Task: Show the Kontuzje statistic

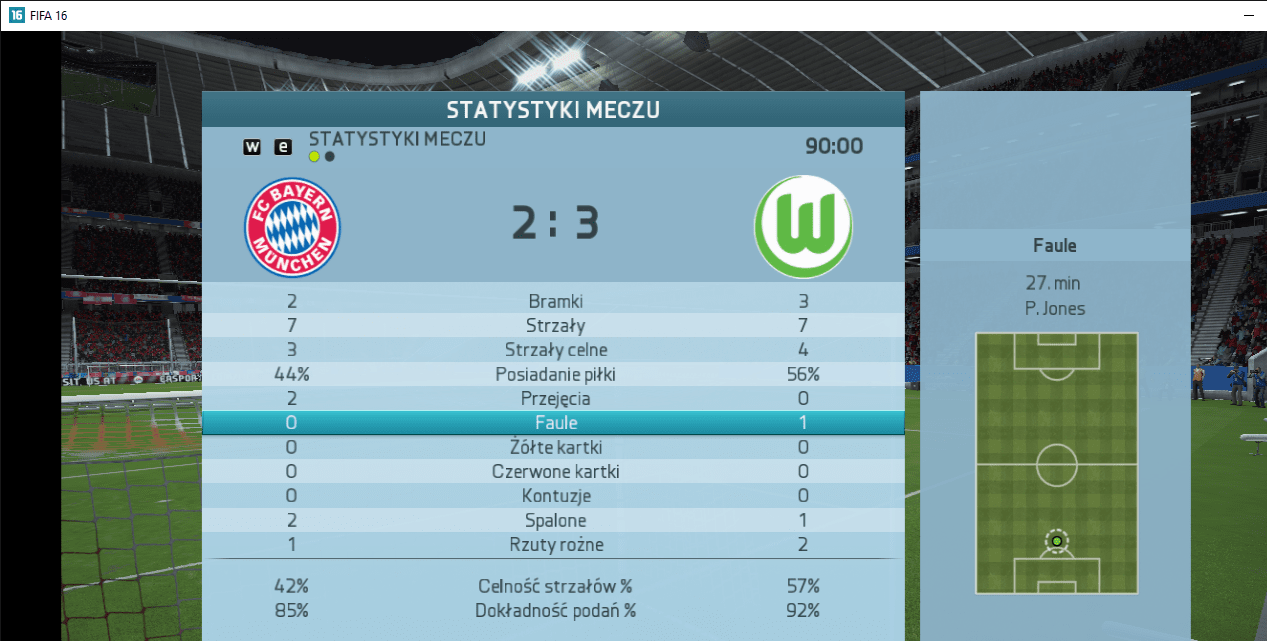Action: pyautogui.click(x=555, y=496)
